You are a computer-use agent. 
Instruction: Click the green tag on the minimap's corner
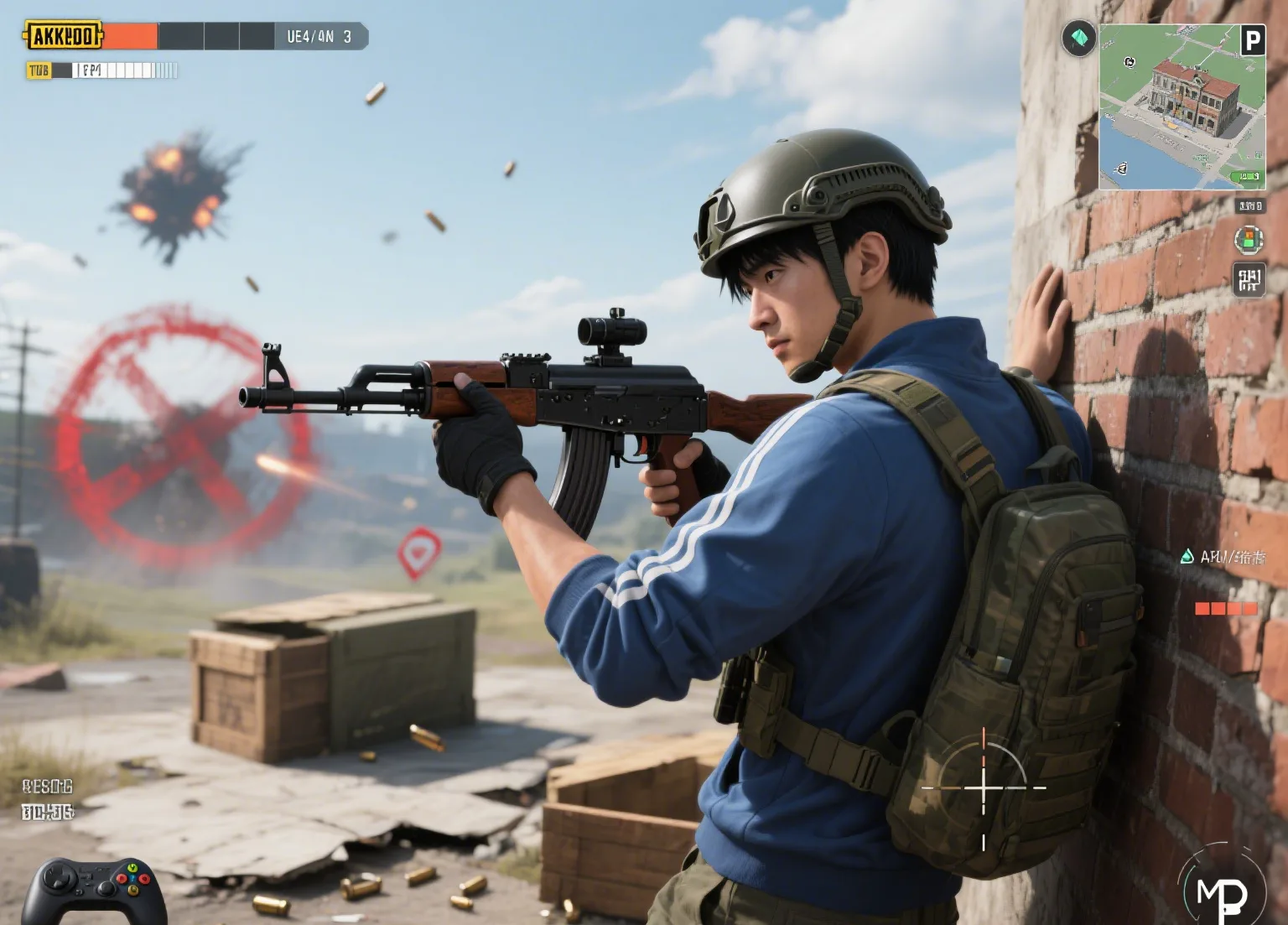(x=1249, y=176)
